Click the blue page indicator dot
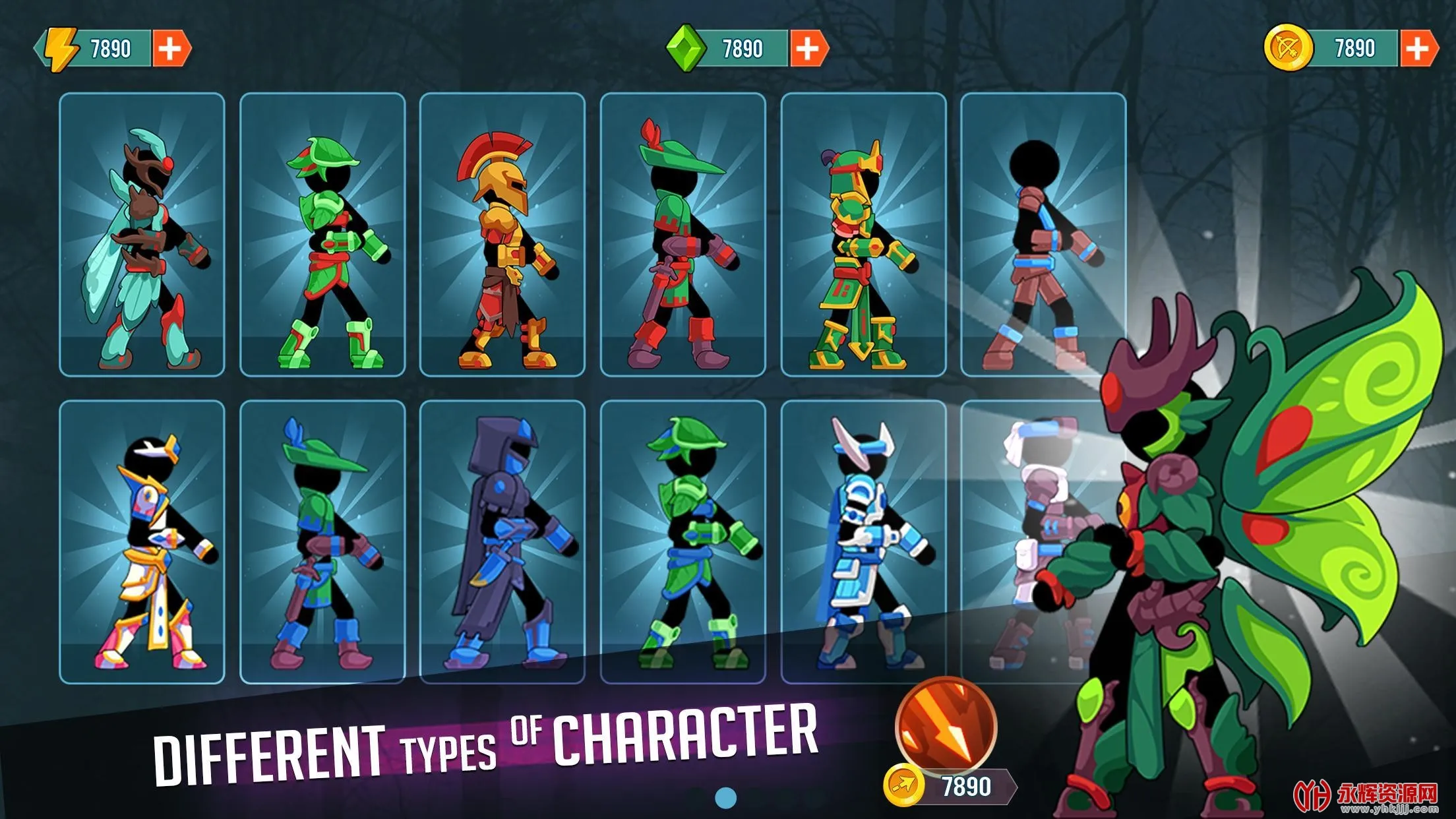The height and width of the screenshot is (819, 1456). (x=725, y=798)
